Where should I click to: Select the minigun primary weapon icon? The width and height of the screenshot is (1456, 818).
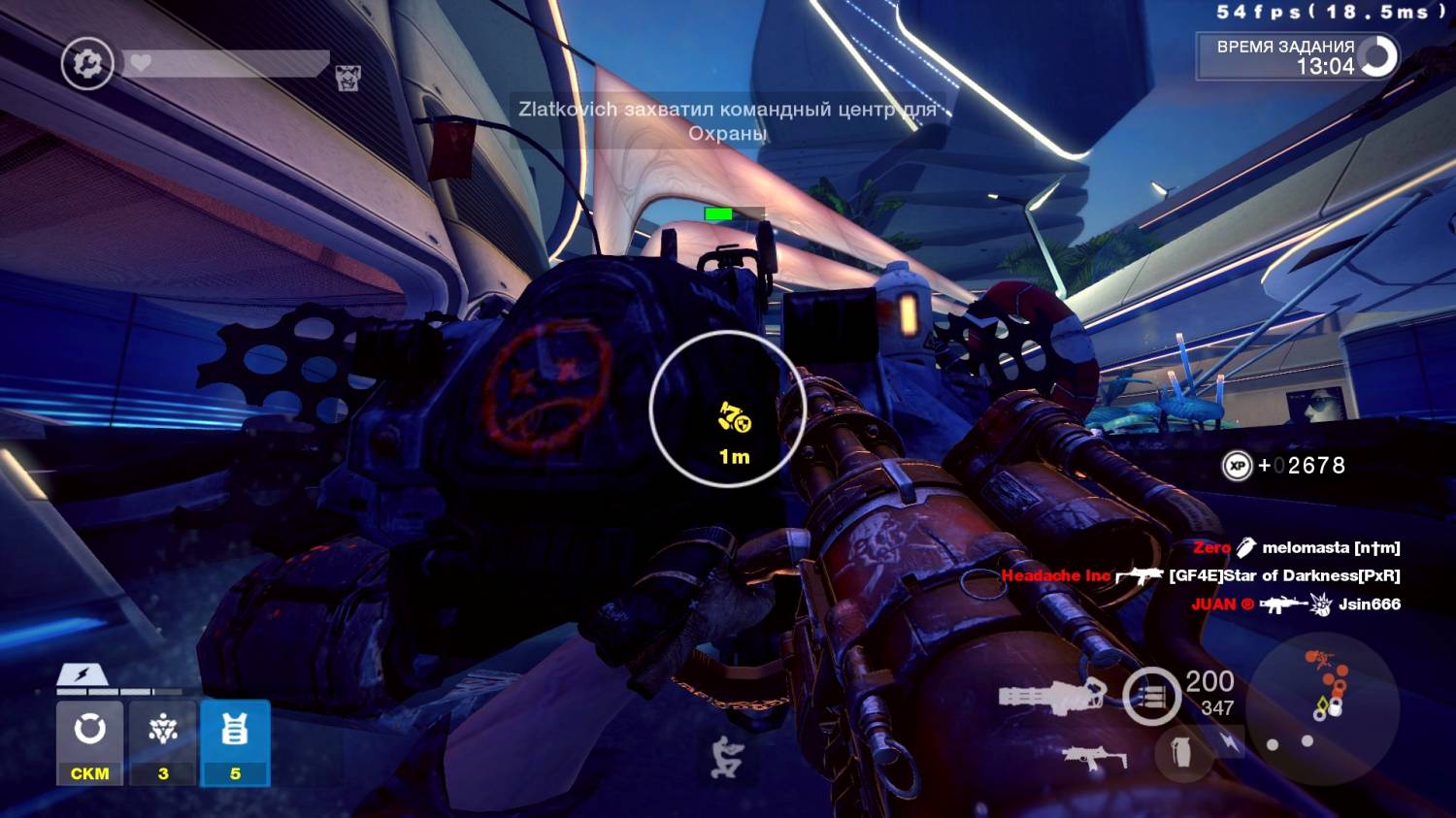1052,695
